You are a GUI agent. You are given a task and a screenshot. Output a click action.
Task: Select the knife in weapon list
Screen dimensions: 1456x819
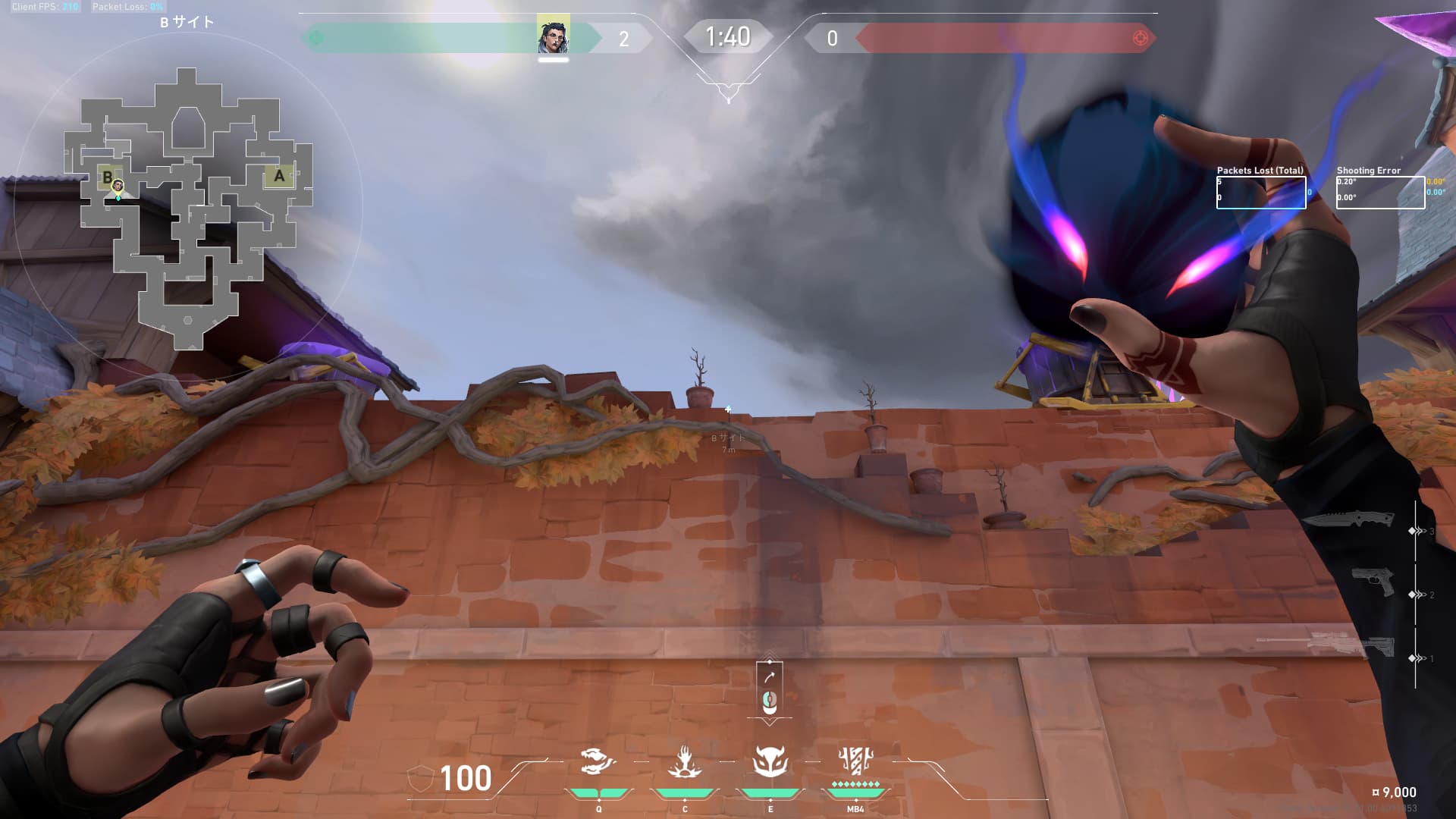pos(1349,520)
